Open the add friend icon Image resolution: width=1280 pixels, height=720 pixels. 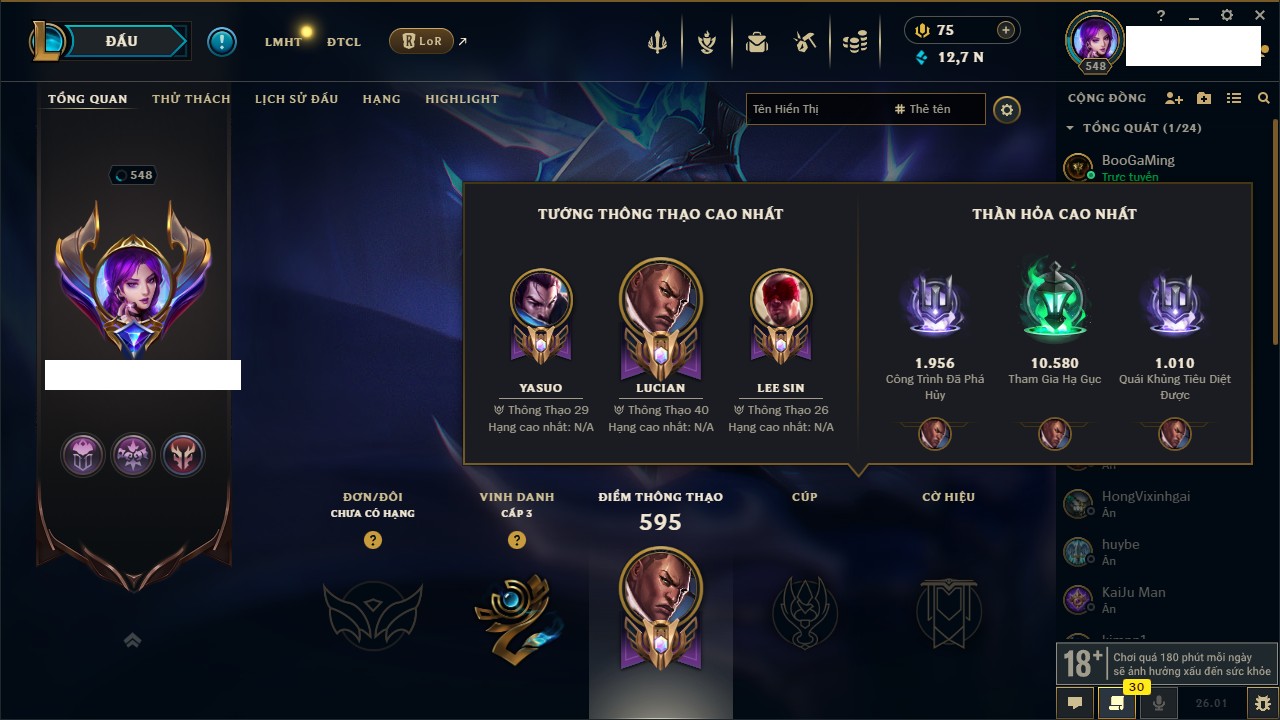point(1174,98)
